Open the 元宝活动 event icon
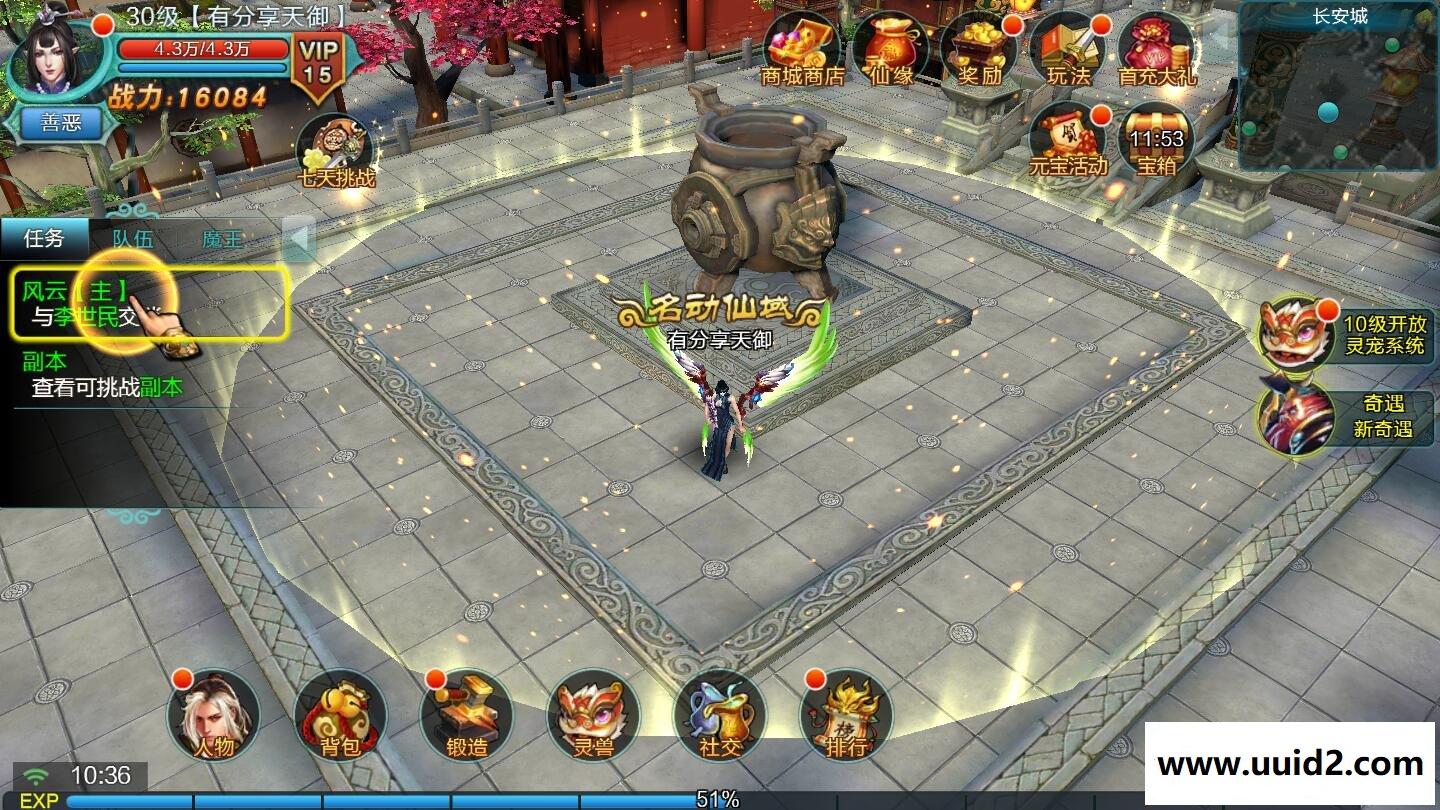This screenshot has width=1440, height=810. click(1068, 141)
